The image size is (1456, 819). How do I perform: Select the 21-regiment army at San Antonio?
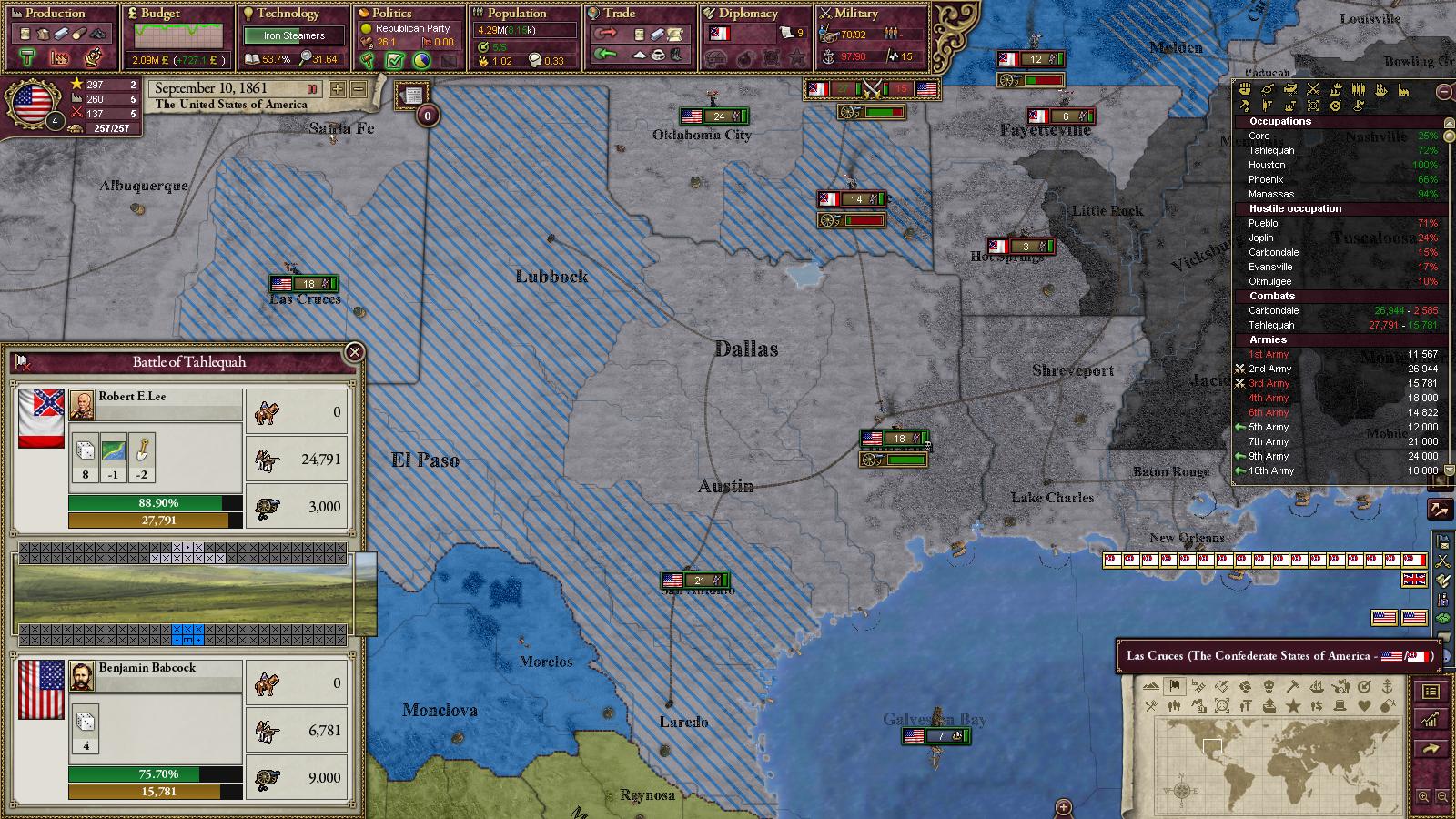pos(694,581)
